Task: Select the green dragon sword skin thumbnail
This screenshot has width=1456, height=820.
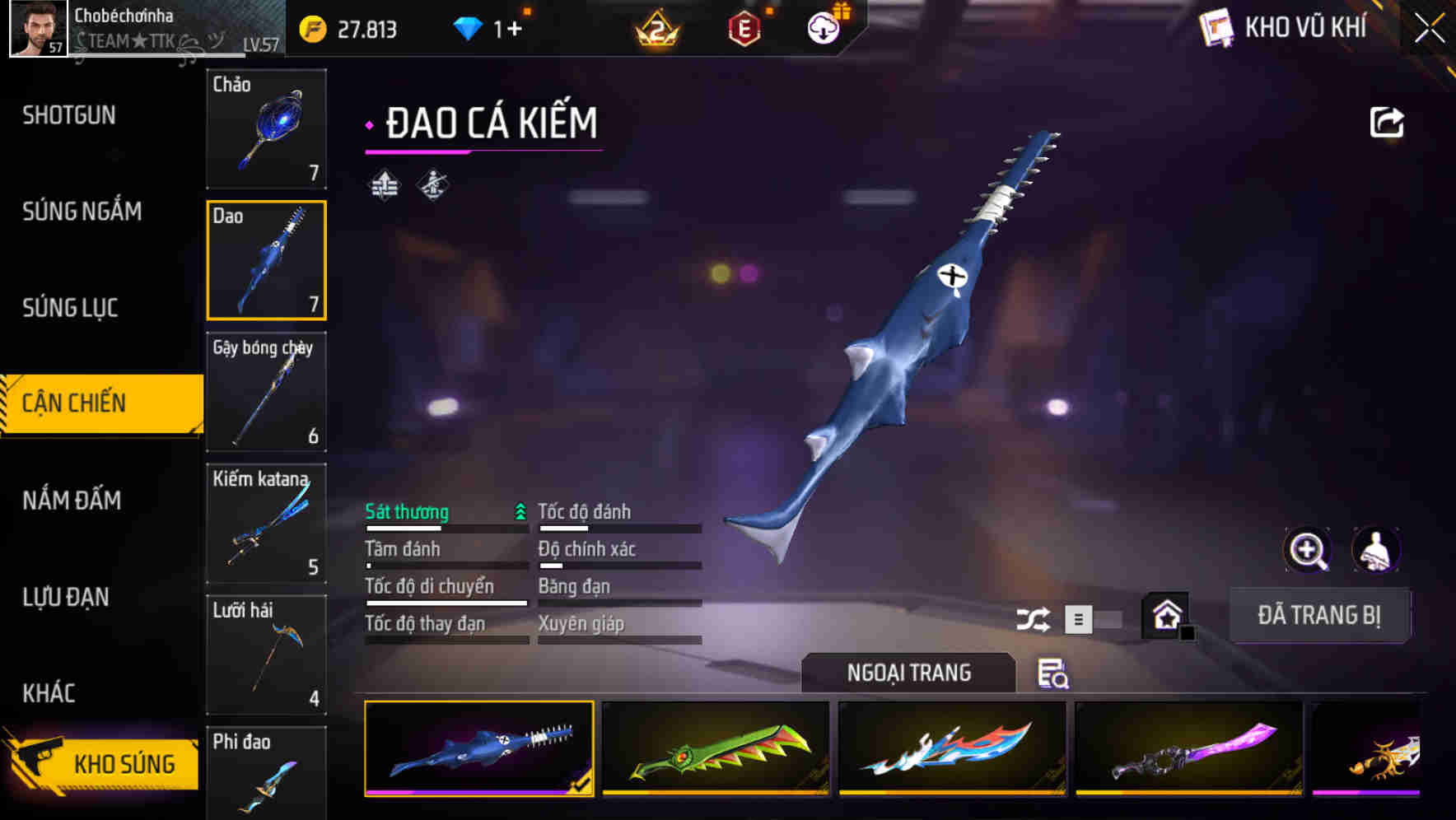Action: click(x=714, y=751)
